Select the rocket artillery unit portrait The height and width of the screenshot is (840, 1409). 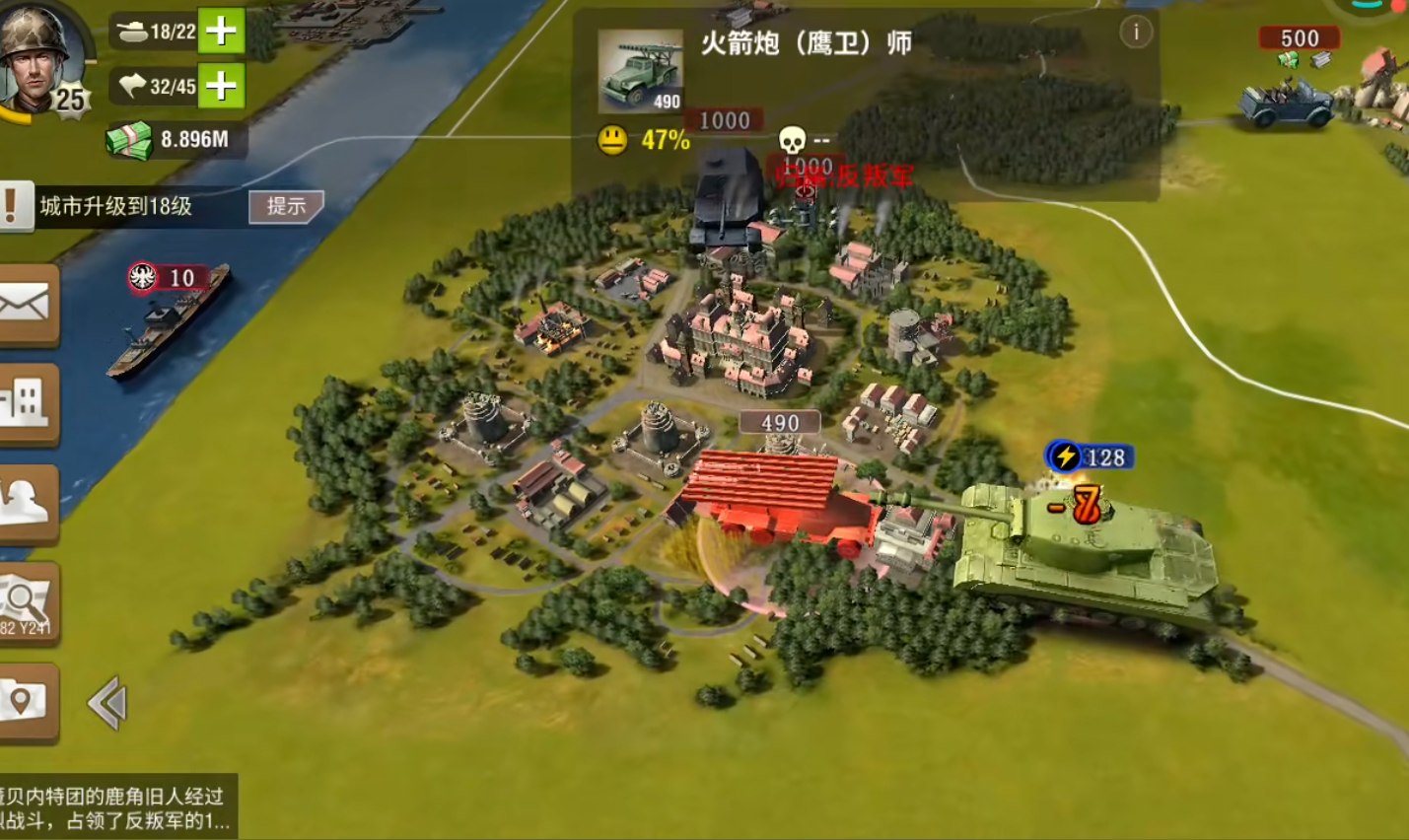640,71
